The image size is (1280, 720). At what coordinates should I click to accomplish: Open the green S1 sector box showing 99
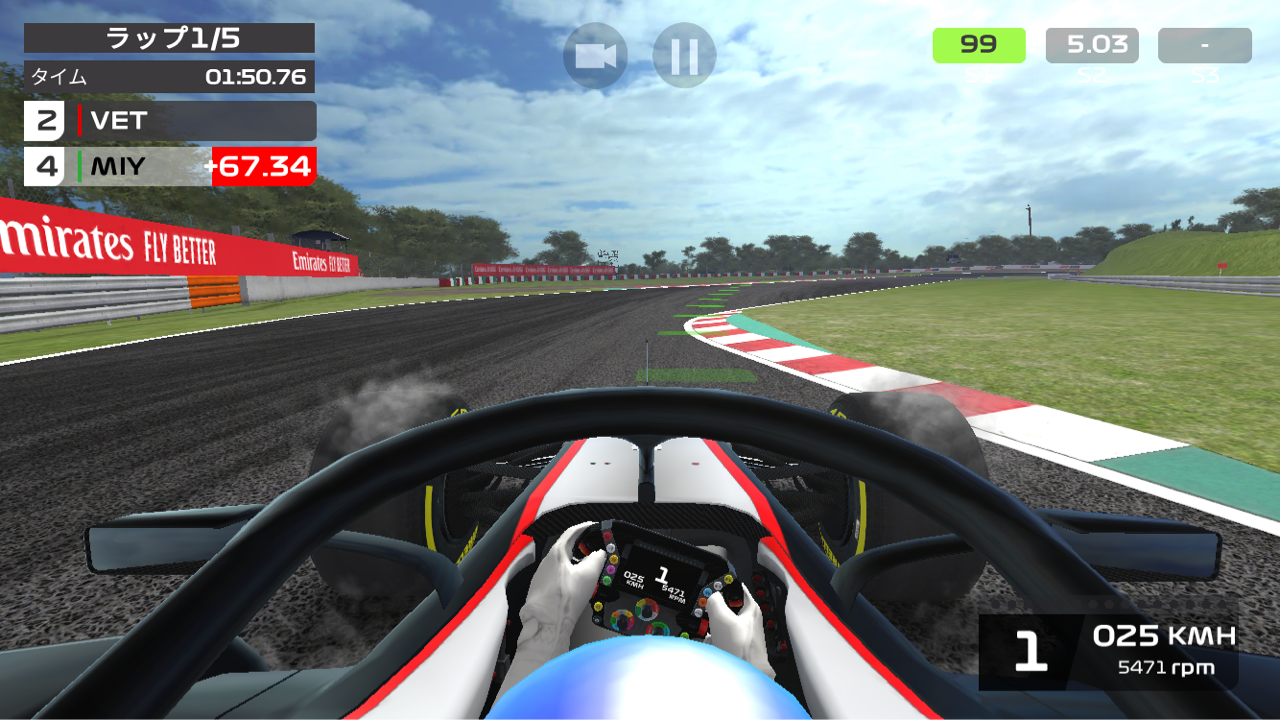pos(978,44)
